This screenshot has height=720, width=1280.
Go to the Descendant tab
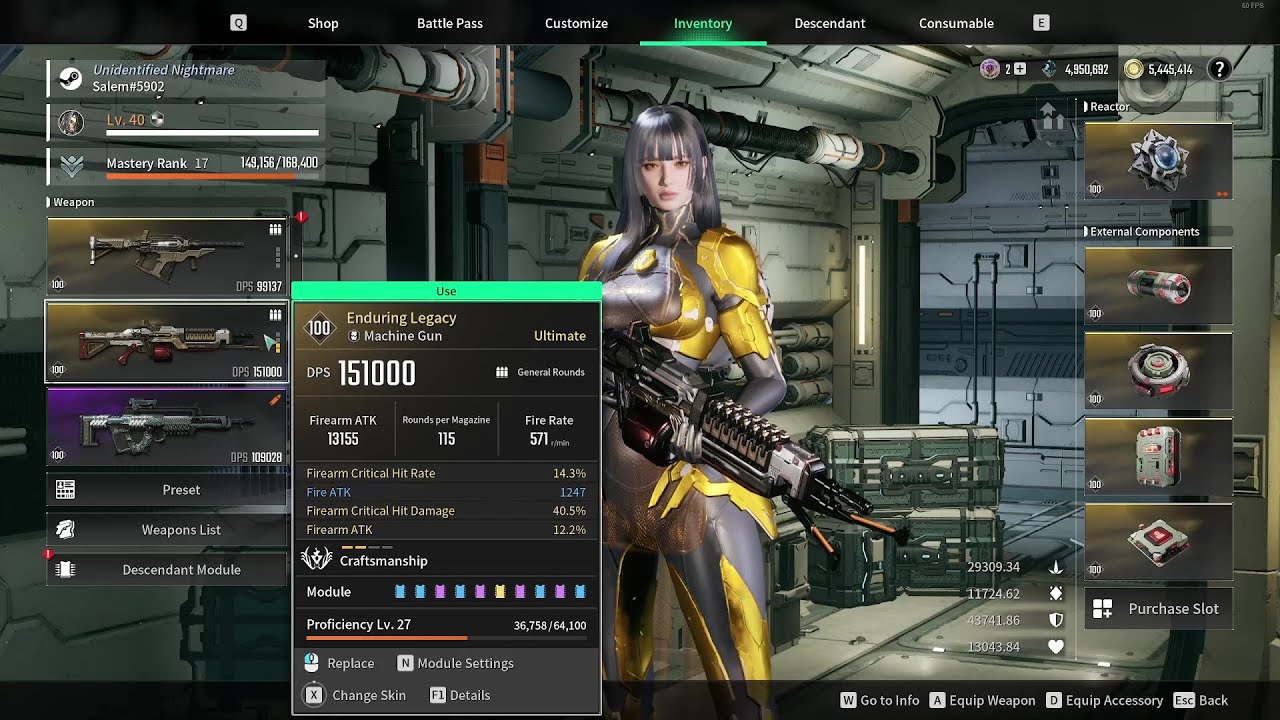point(830,23)
